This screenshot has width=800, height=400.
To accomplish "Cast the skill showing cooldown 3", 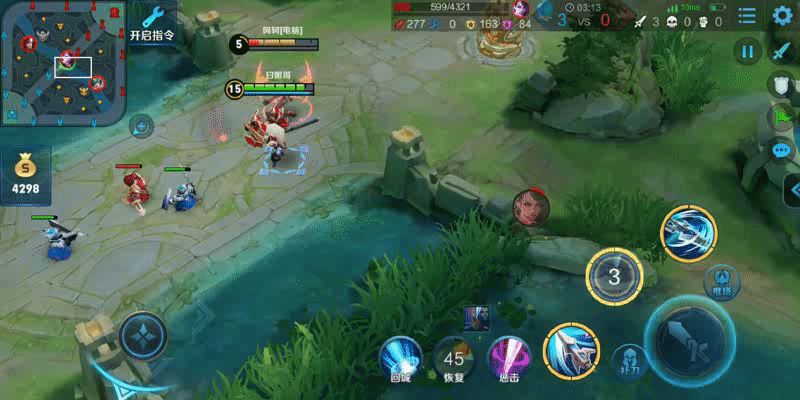I will click(x=615, y=277).
